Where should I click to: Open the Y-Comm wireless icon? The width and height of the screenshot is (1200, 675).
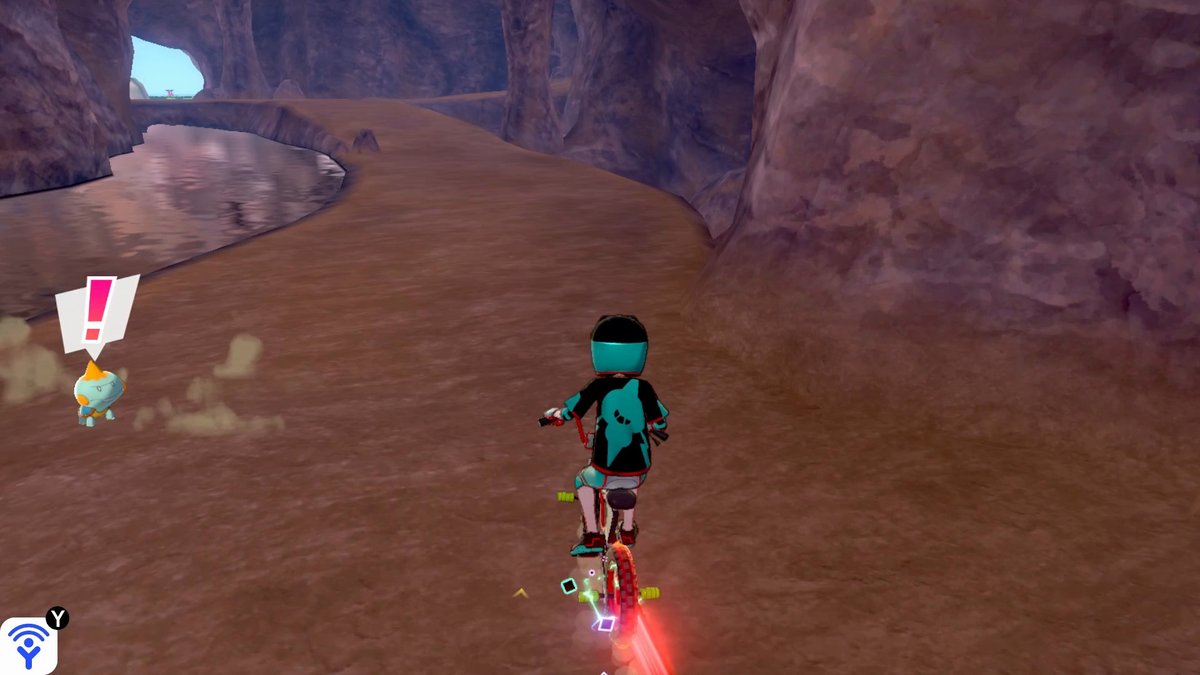pyautogui.click(x=28, y=645)
